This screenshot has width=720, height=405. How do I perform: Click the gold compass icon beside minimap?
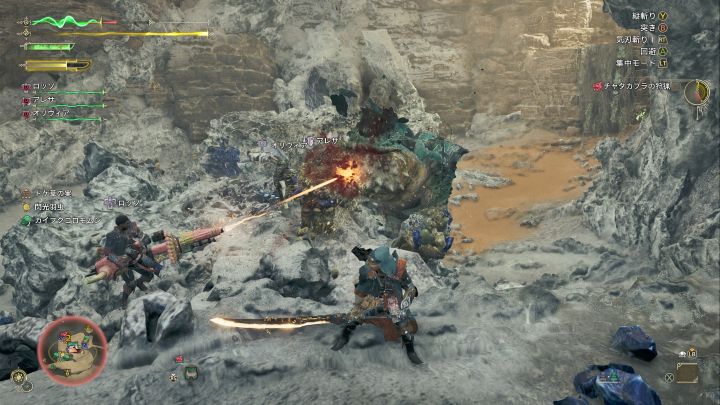pos(19,376)
